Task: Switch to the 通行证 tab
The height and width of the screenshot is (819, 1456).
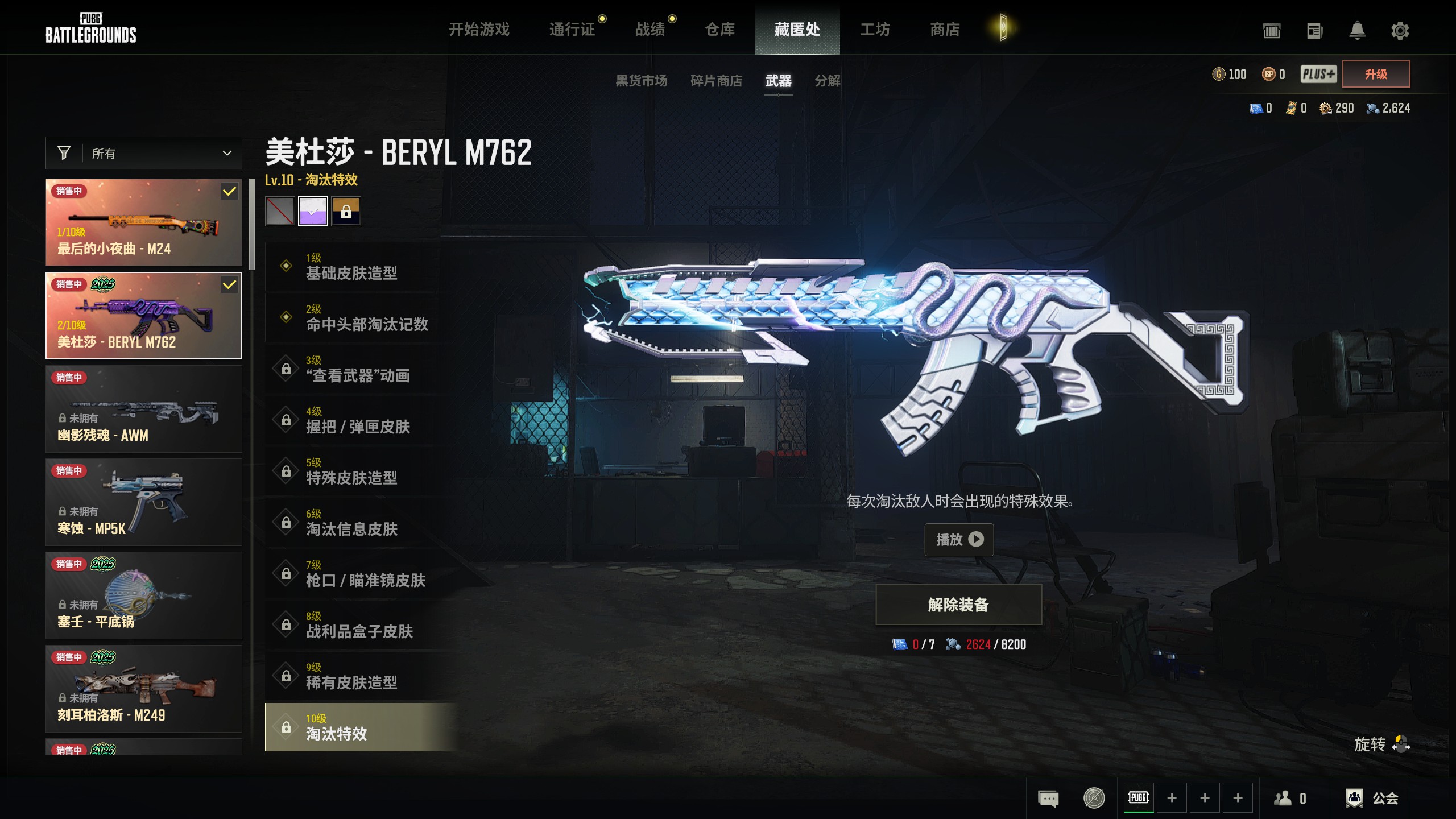Action: coord(572,29)
